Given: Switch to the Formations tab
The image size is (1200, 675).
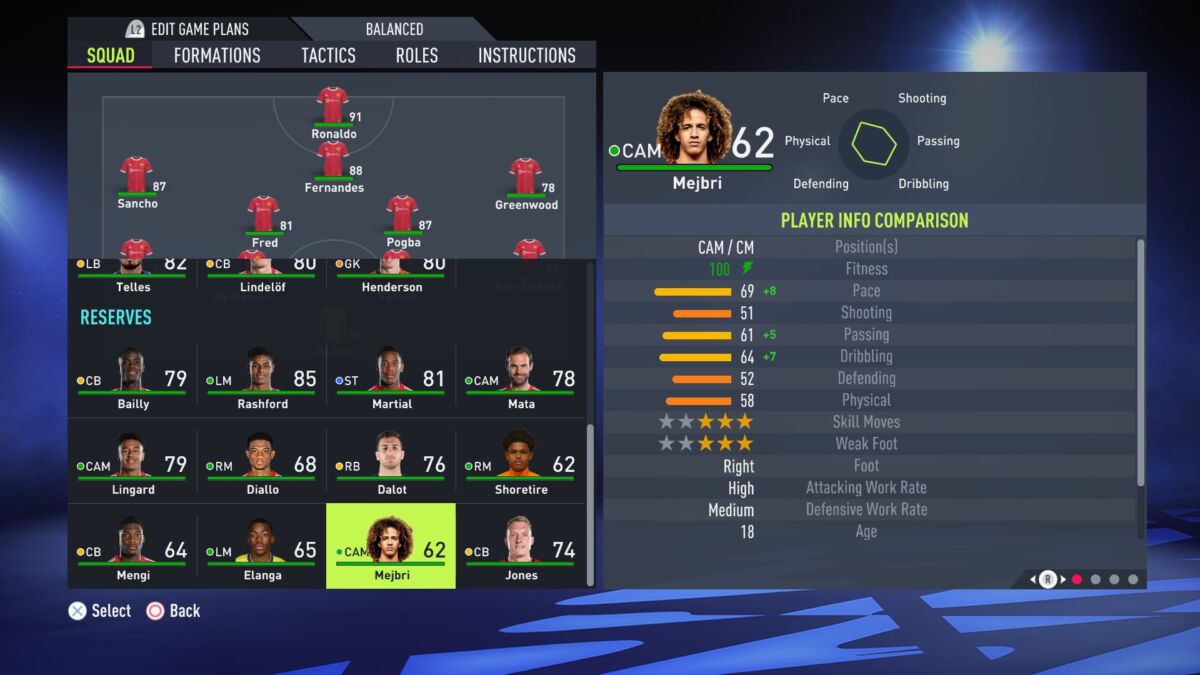Looking at the screenshot, I should pos(217,55).
